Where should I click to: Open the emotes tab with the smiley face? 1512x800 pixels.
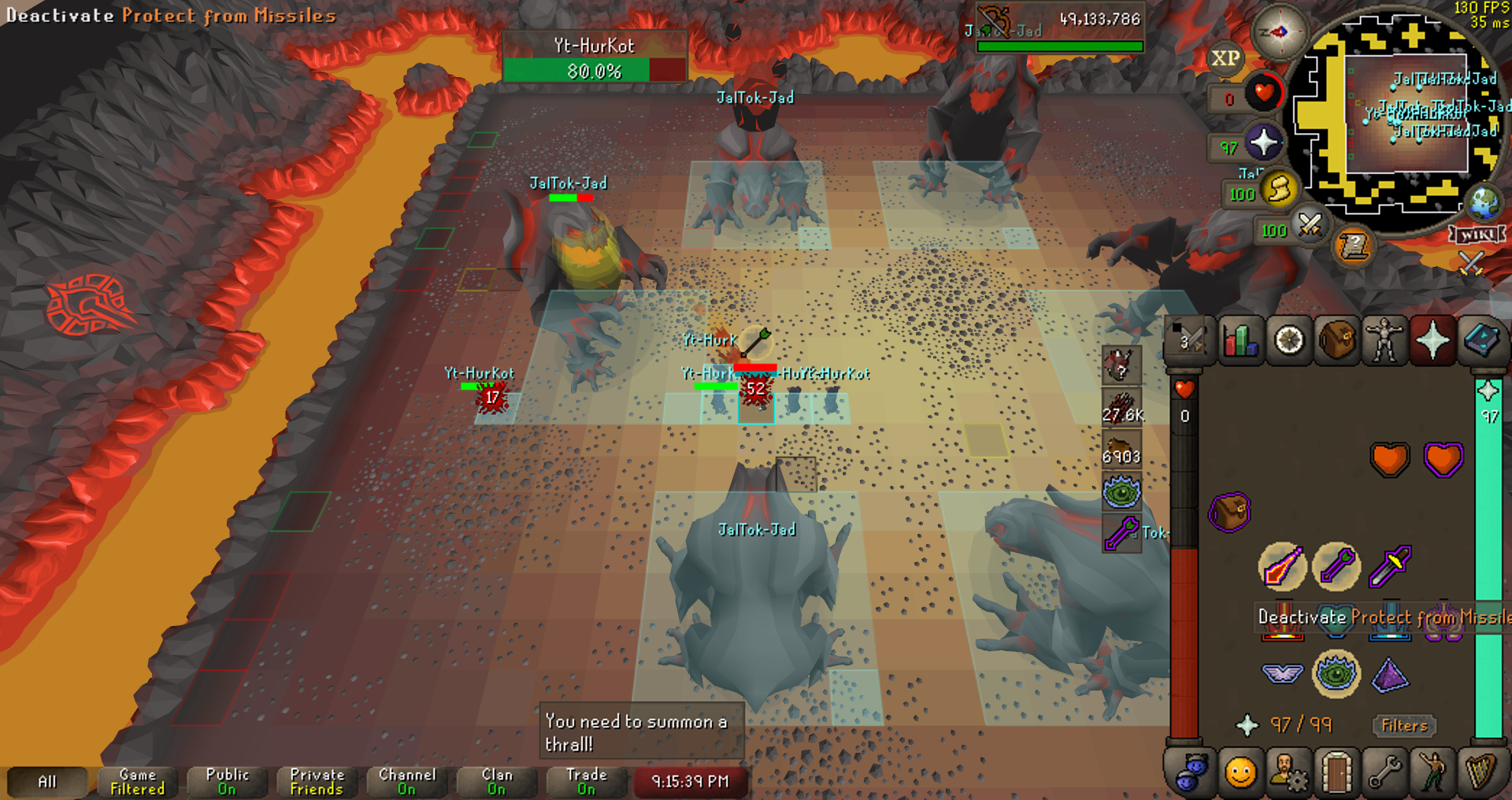[x=1240, y=772]
